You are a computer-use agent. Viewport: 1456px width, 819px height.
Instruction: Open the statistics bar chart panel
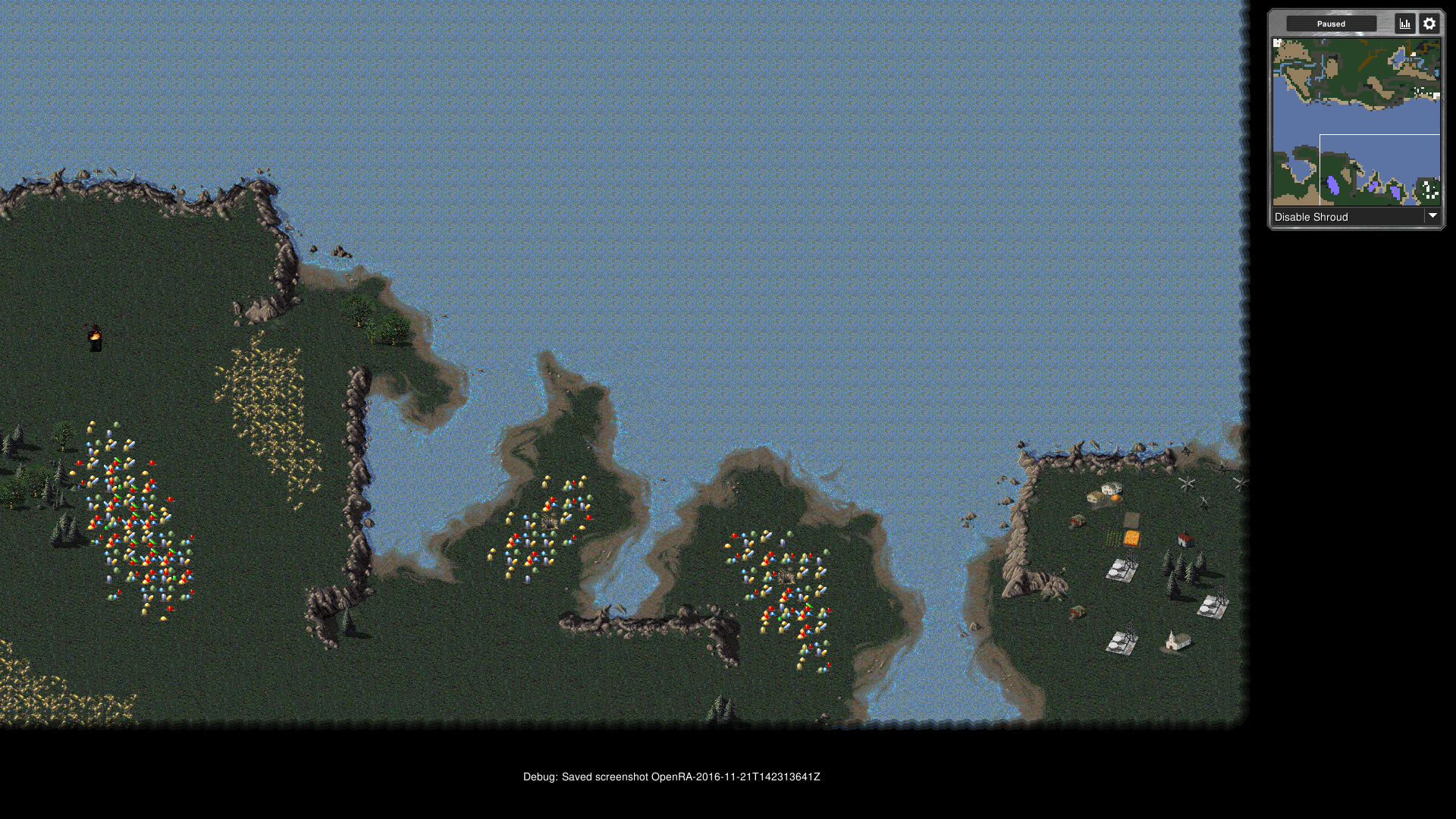tap(1405, 24)
